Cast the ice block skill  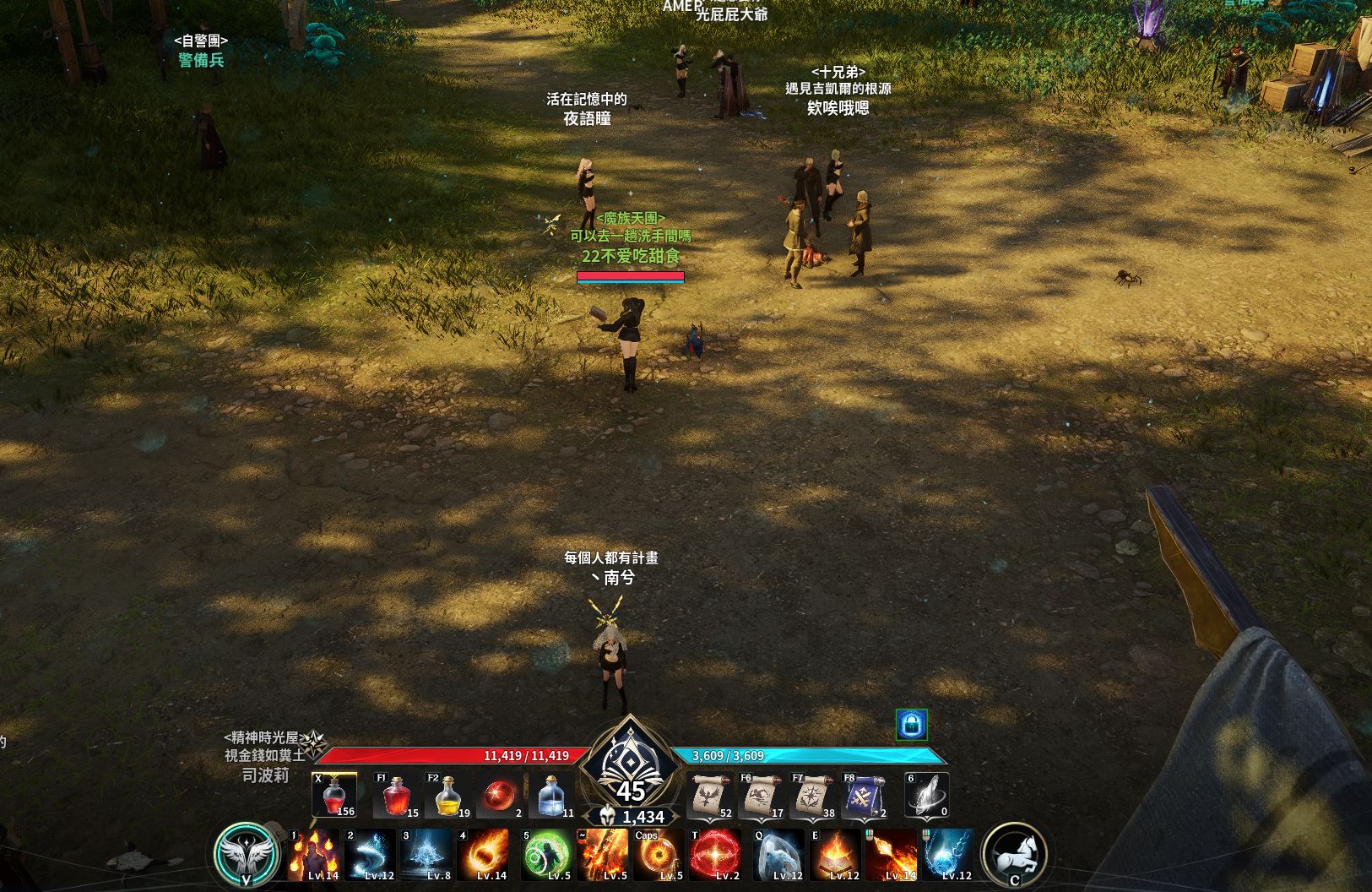tap(777, 854)
